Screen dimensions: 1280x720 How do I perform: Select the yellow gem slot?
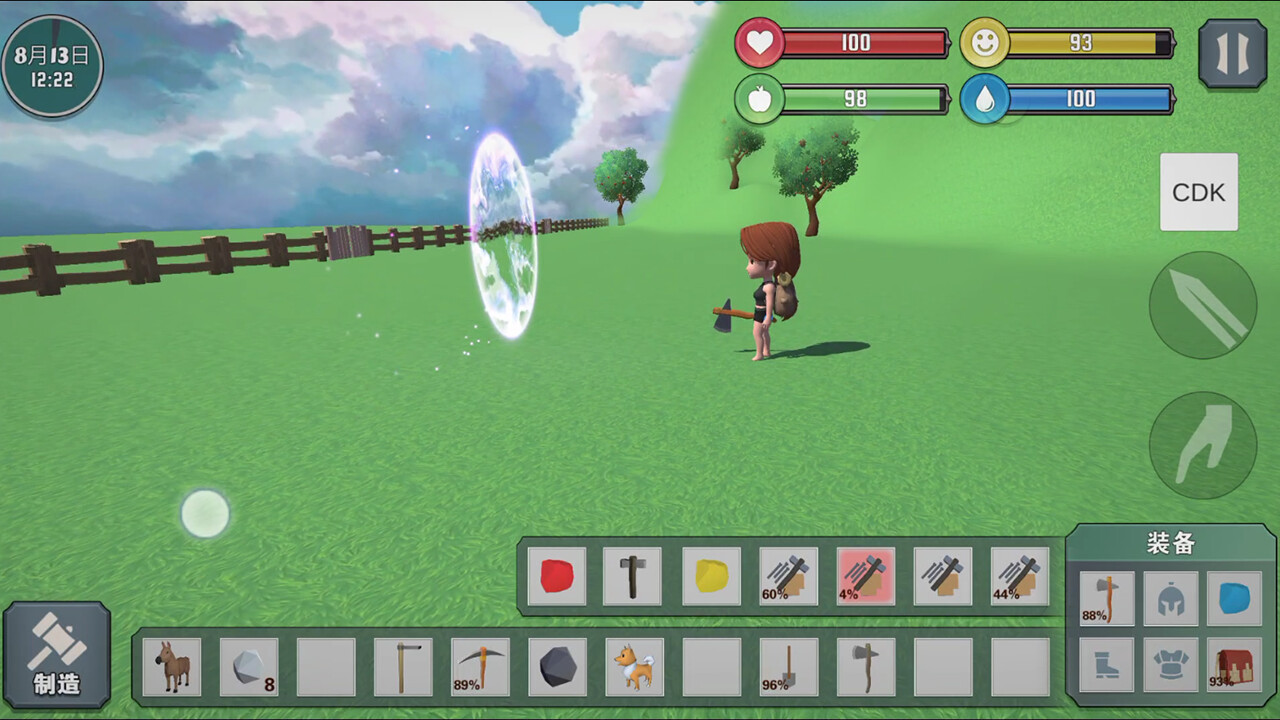(x=711, y=576)
